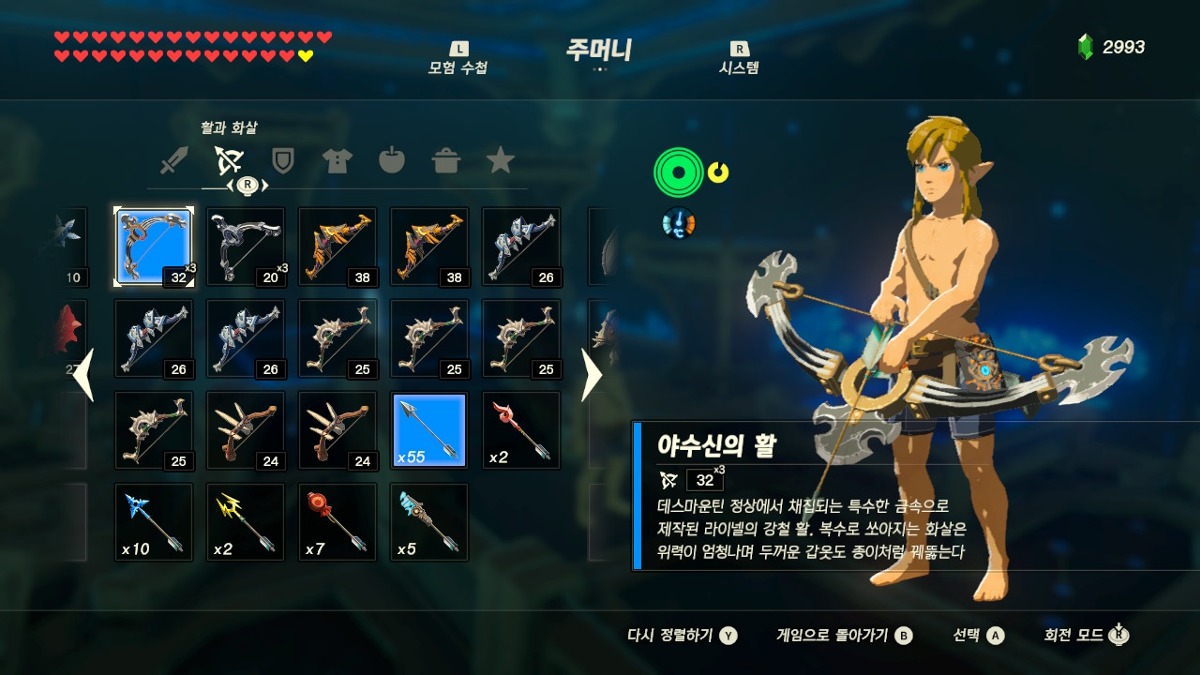
Task: Go to the previous inventory page arrow
Action: [84, 375]
